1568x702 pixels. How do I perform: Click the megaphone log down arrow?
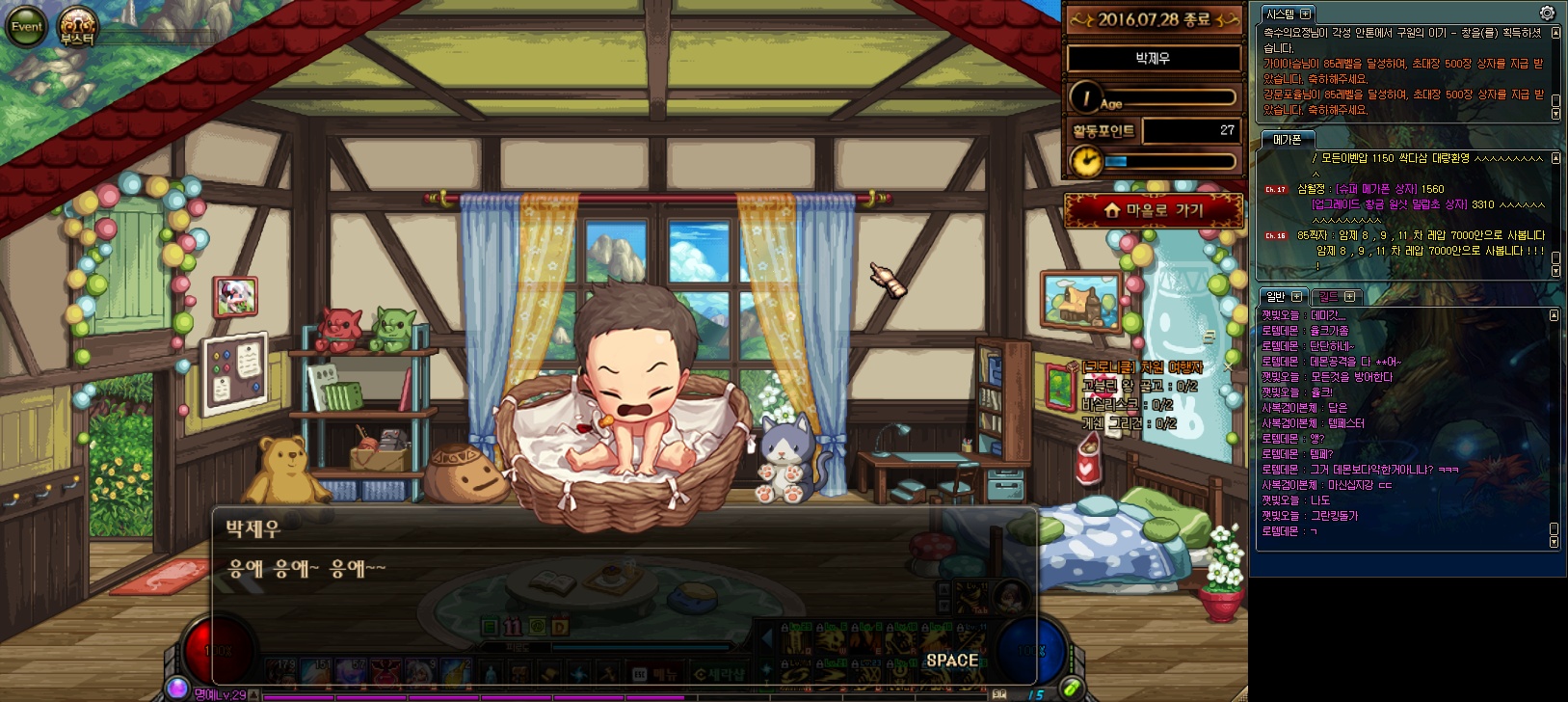coord(1555,272)
